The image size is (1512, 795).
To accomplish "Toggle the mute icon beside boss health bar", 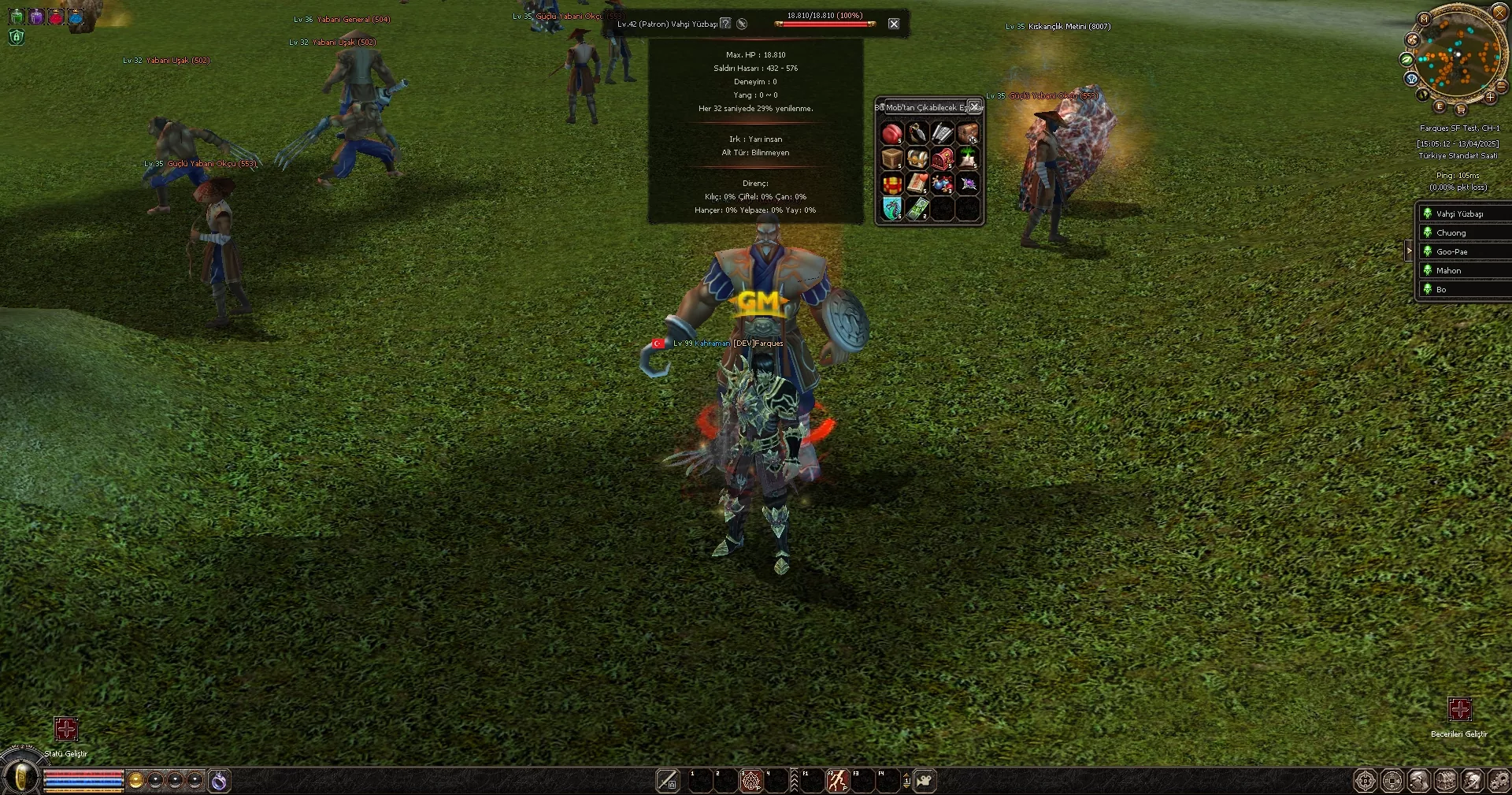I will [x=742, y=24].
